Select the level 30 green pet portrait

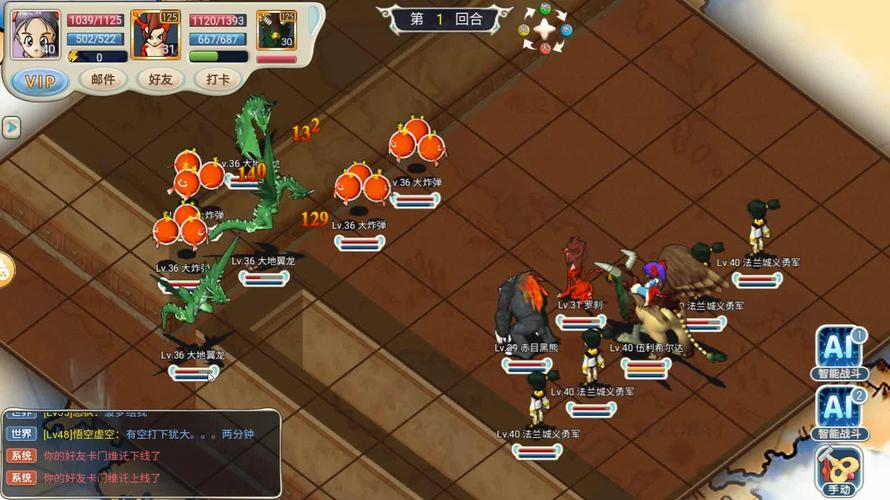click(276, 32)
